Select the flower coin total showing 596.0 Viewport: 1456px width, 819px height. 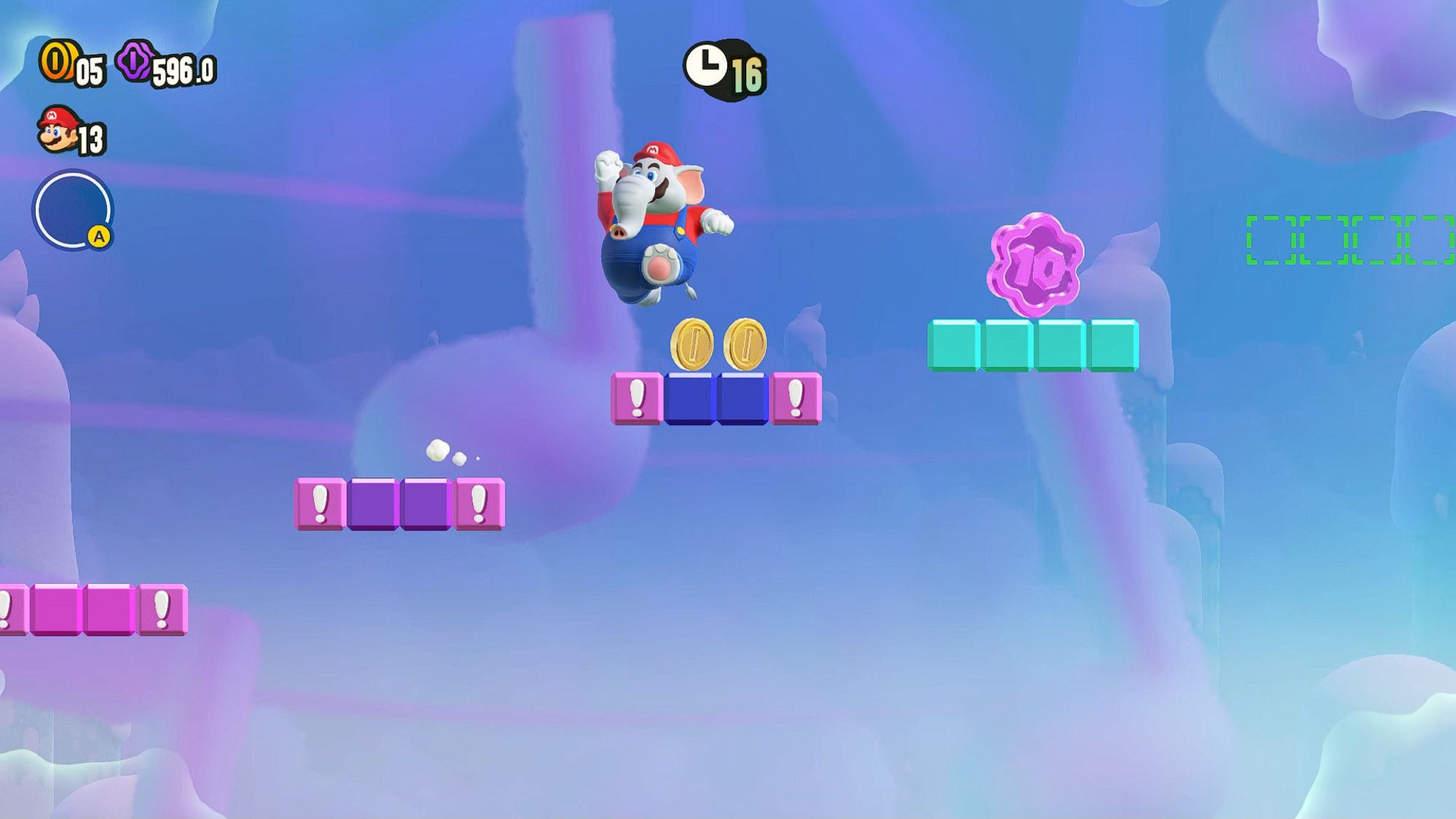click(x=181, y=69)
